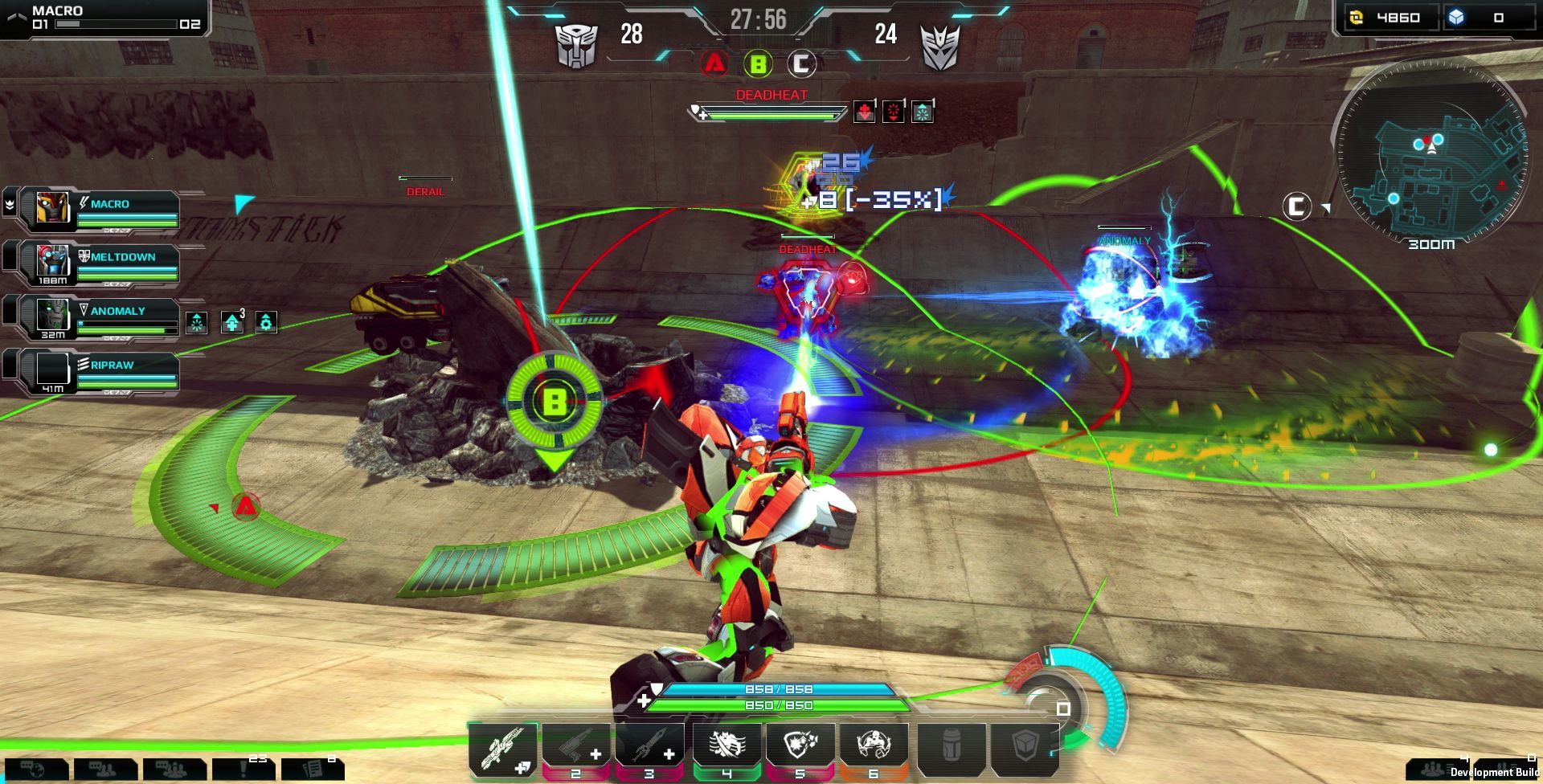
Task: Select the canister item slot
Action: (951, 747)
